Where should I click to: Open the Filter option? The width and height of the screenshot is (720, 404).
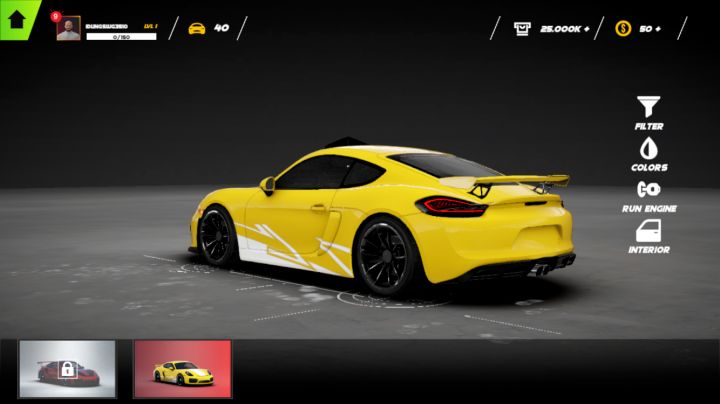point(649,112)
